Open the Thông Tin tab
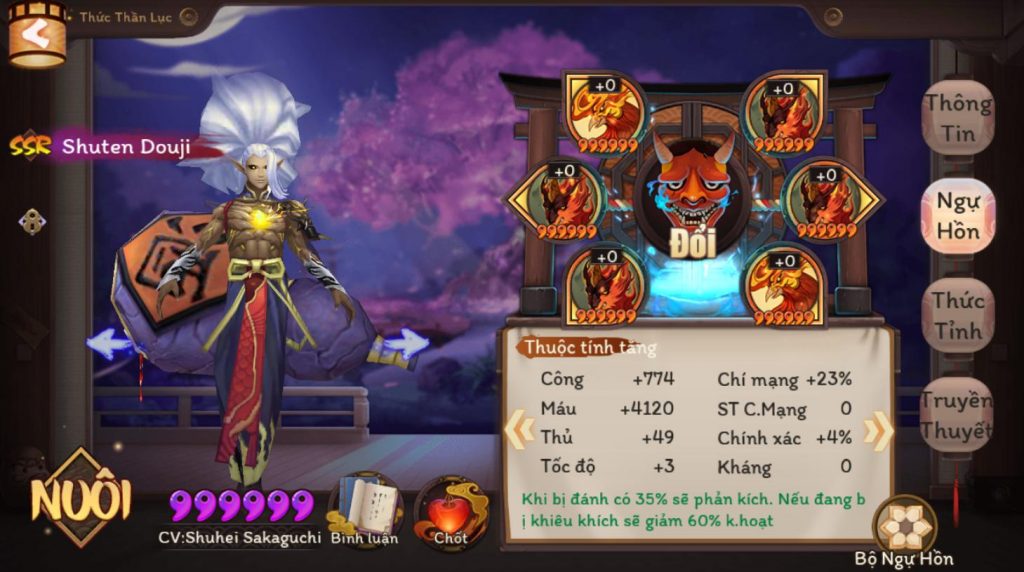The width and height of the screenshot is (1024, 572). tap(957, 118)
